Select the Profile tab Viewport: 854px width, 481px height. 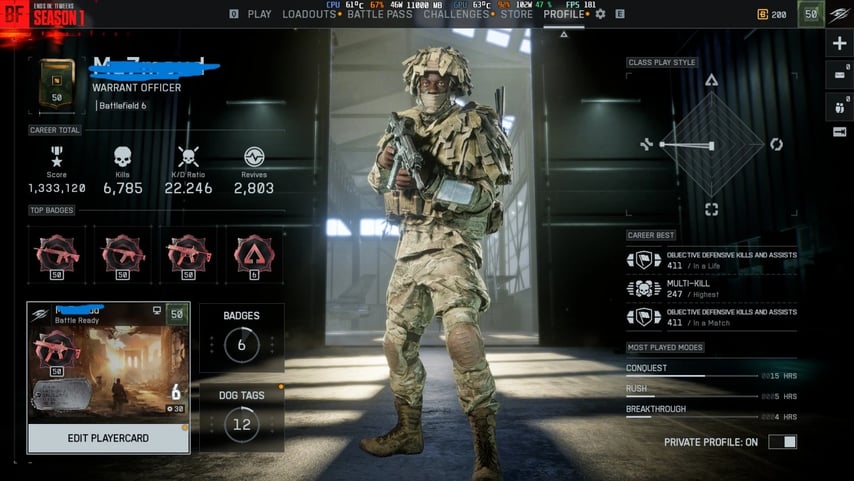coord(563,14)
